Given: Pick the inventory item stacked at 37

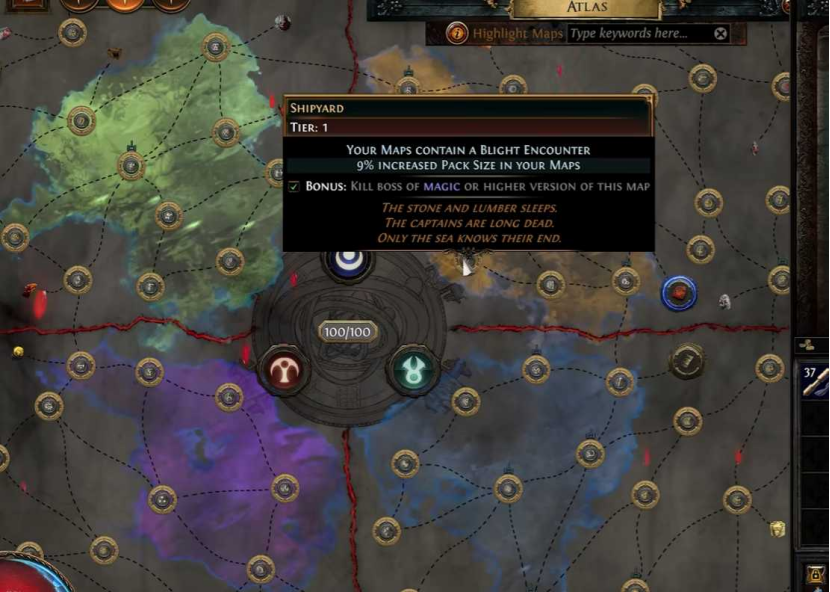Looking at the screenshot, I should [814, 384].
